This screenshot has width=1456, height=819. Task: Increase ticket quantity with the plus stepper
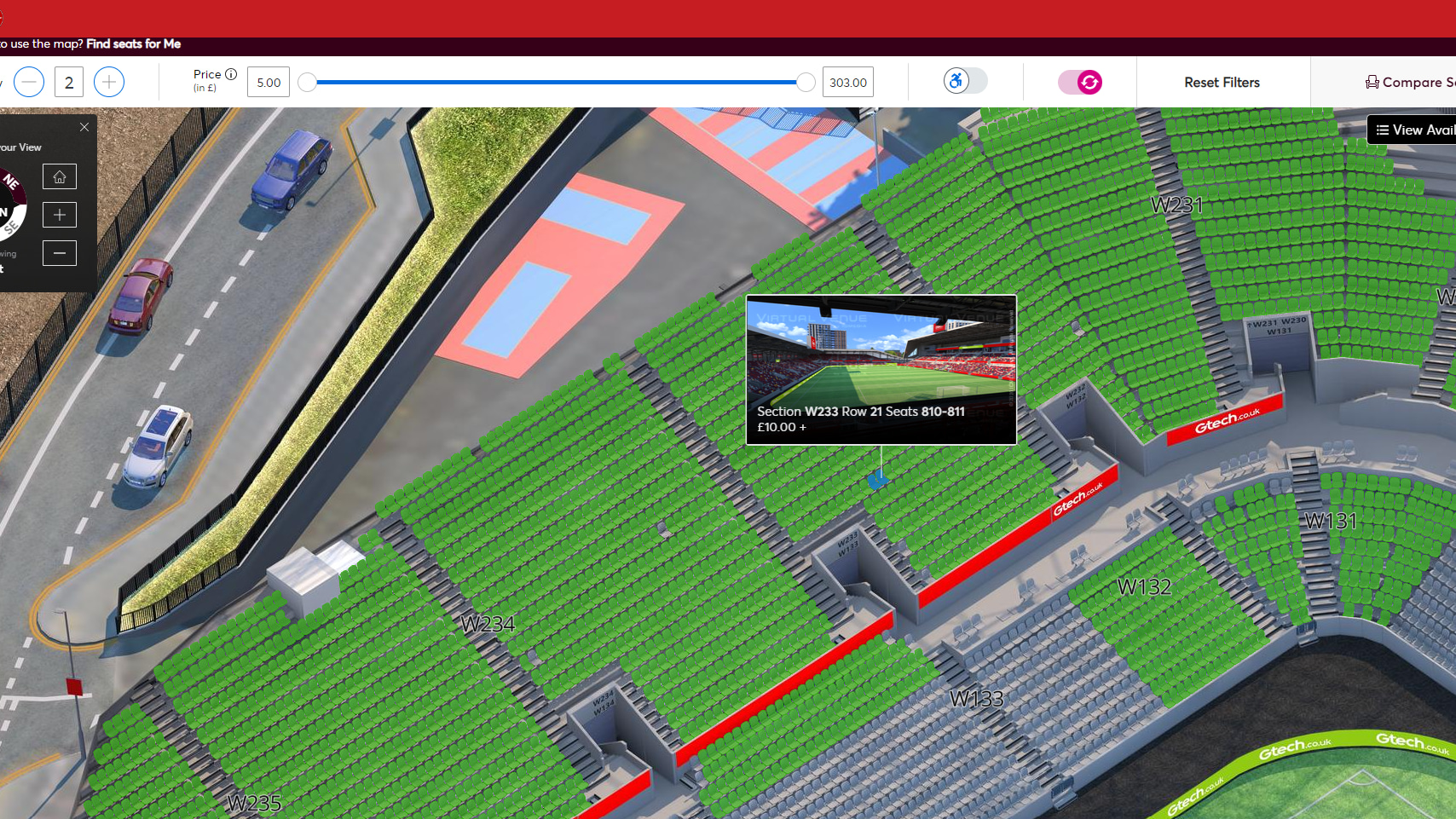(108, 81)
